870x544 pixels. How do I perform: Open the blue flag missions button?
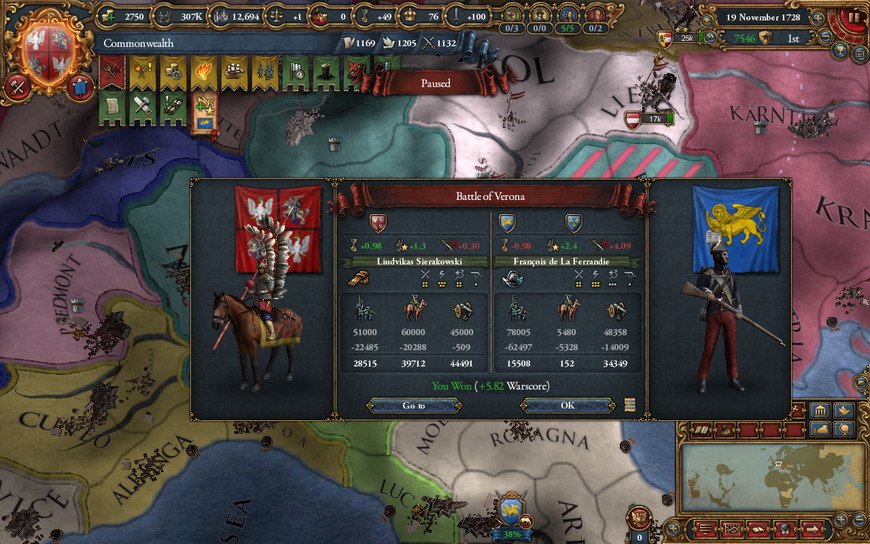pyautogui.click(x=82, y=89)
